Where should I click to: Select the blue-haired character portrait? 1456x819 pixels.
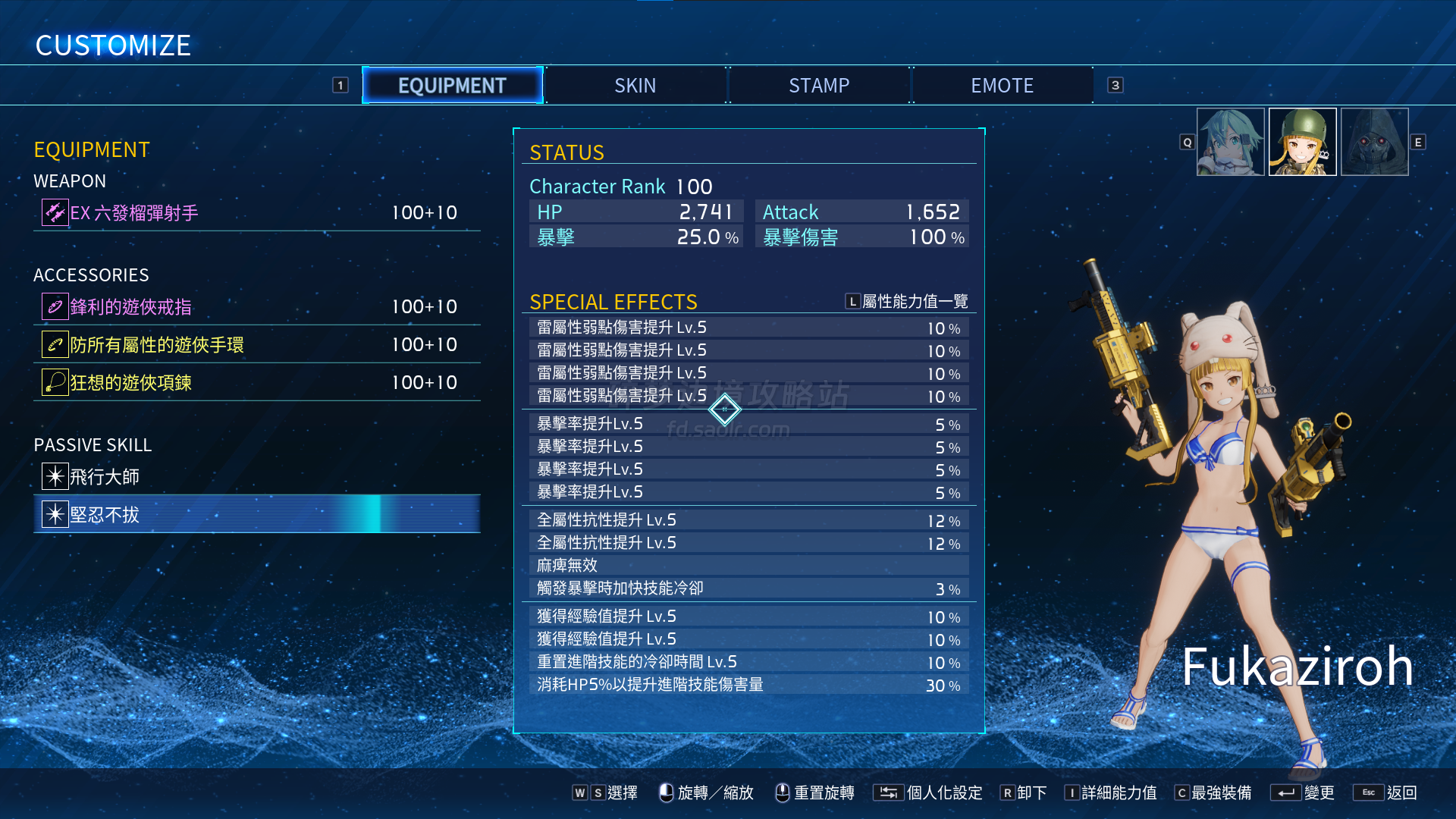pyautogui.click(x=1230, y=142)
